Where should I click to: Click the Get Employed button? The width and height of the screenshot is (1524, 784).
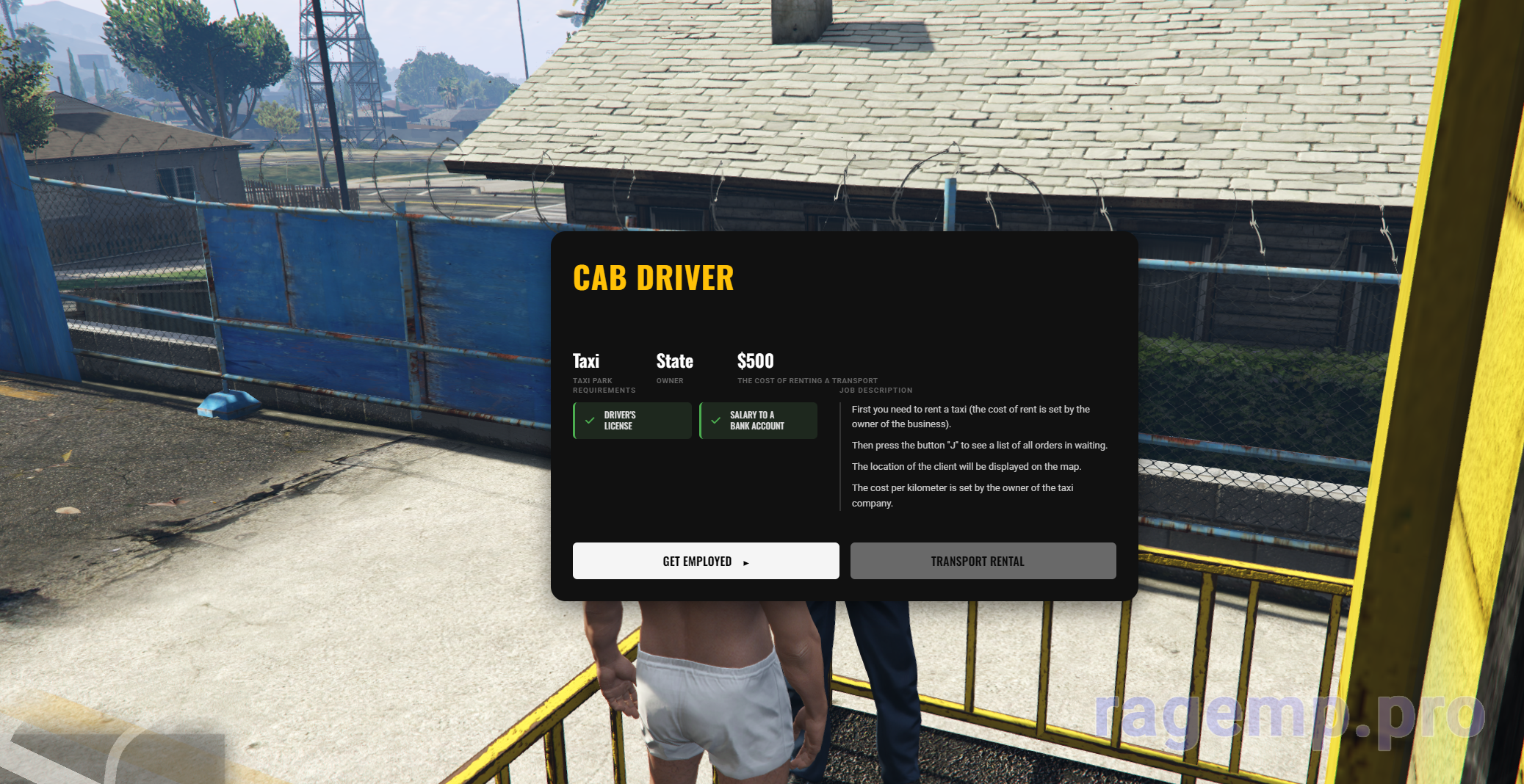coord(705,561)
